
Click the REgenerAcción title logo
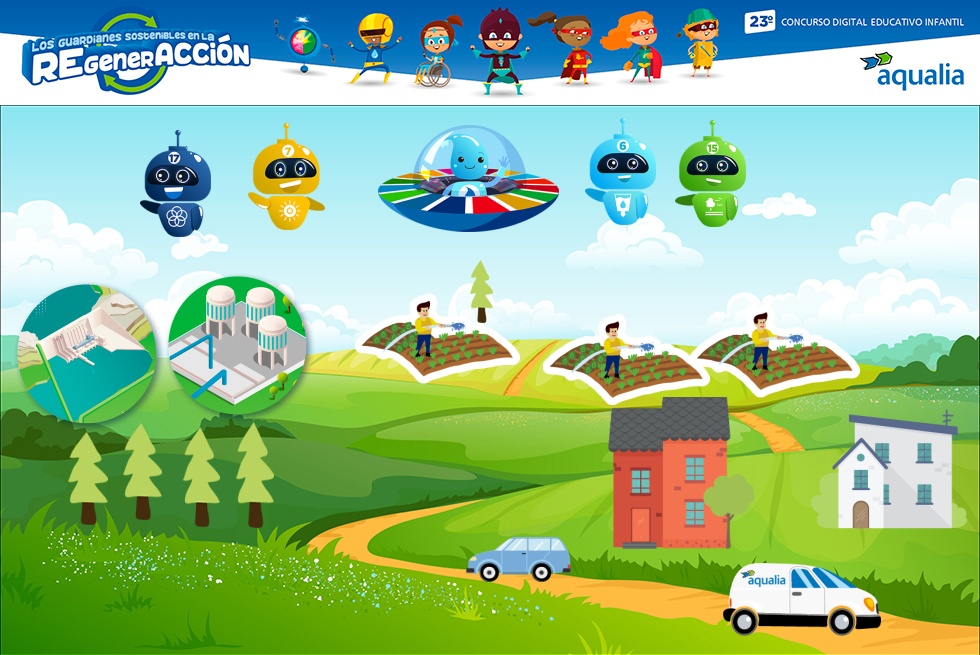click(x=138, y=56)
